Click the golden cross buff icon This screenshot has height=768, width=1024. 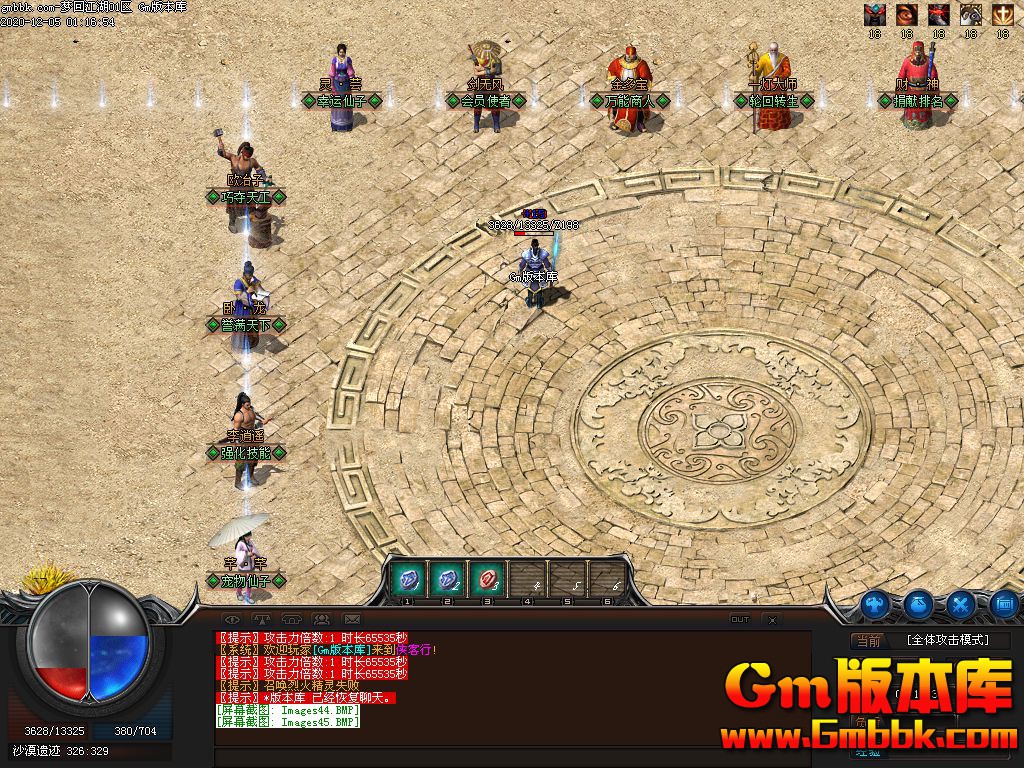click(x=1003, y=14)
